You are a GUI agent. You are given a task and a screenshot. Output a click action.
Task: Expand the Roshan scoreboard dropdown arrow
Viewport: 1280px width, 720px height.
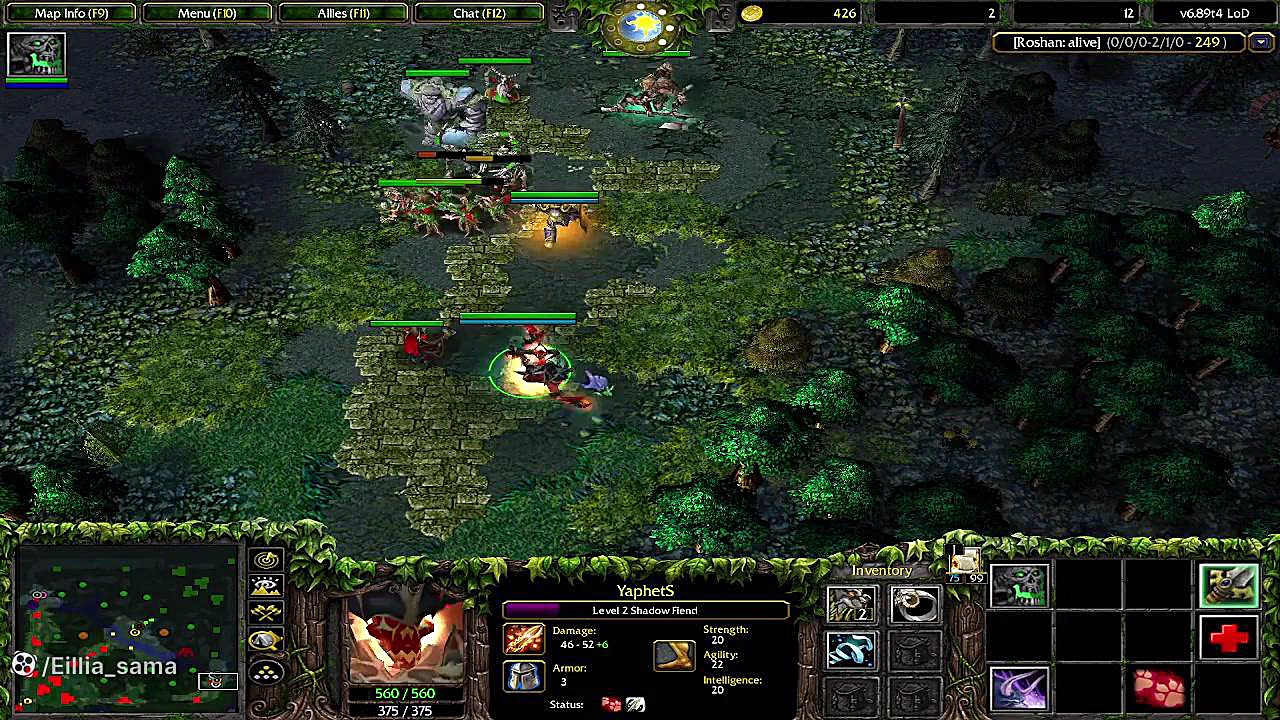[x=1261, y=42]
